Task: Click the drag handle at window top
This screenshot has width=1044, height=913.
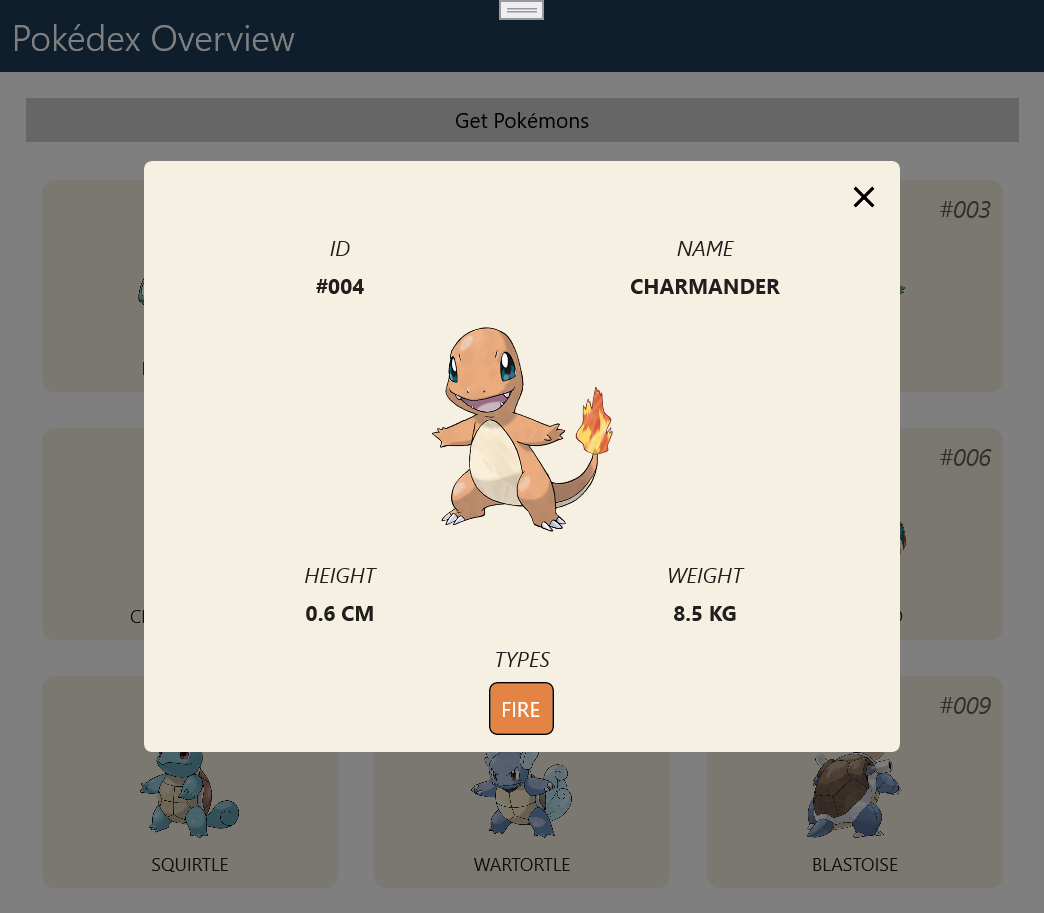Action: (521, 10)
